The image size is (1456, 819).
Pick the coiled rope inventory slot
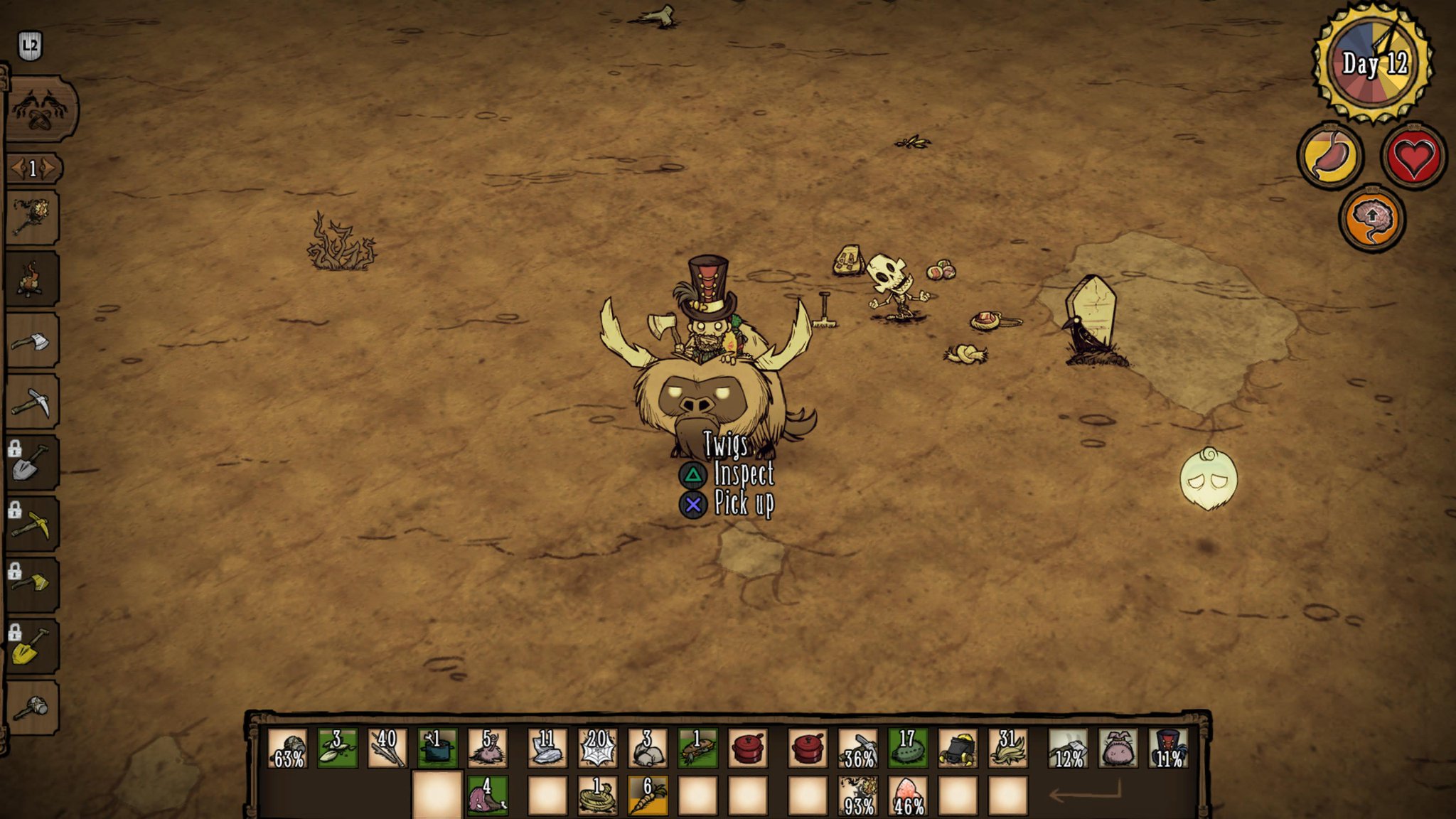click(597, 796)
